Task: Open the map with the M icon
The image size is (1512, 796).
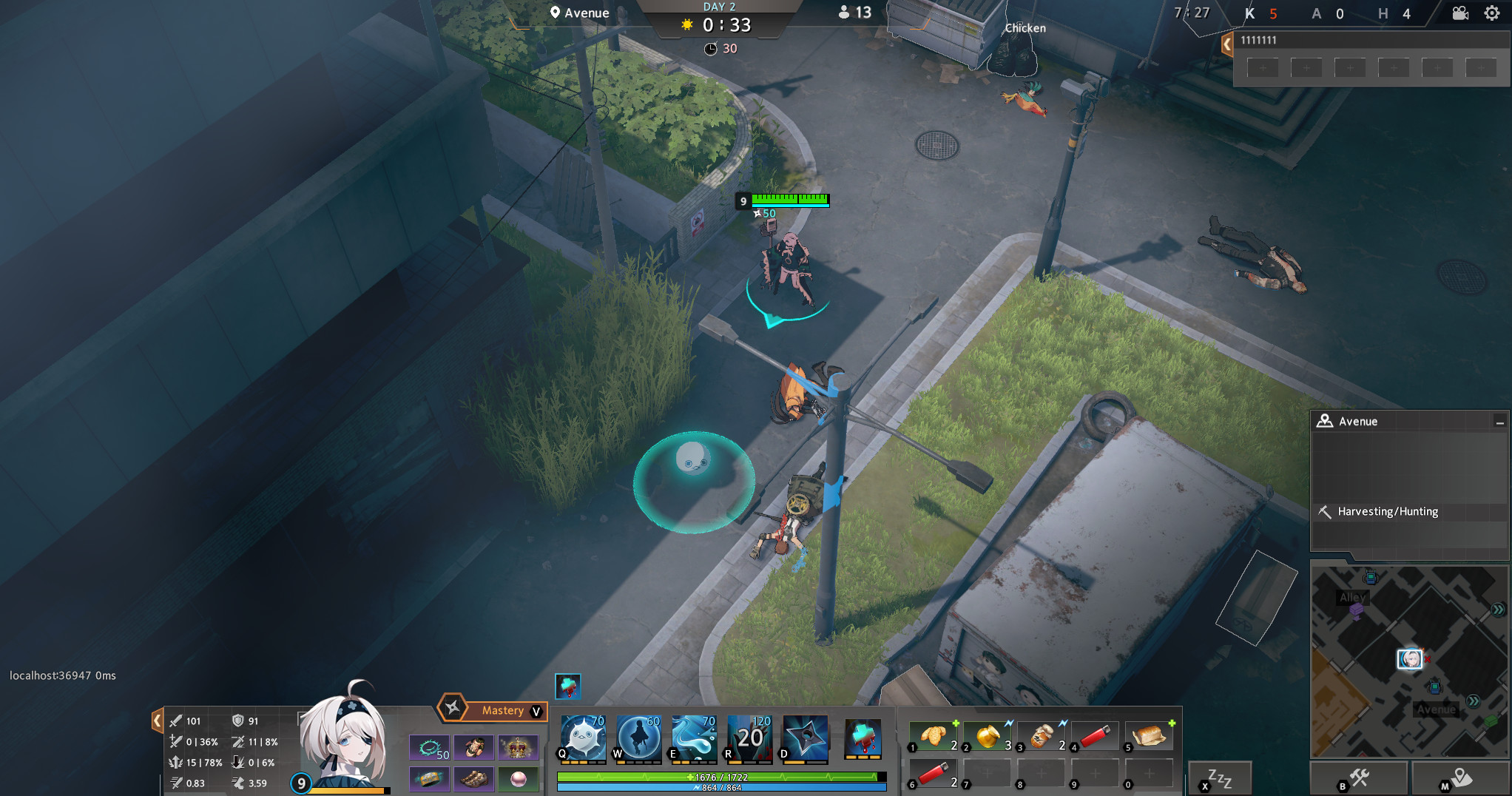Action: click(x=1461, y=777)
